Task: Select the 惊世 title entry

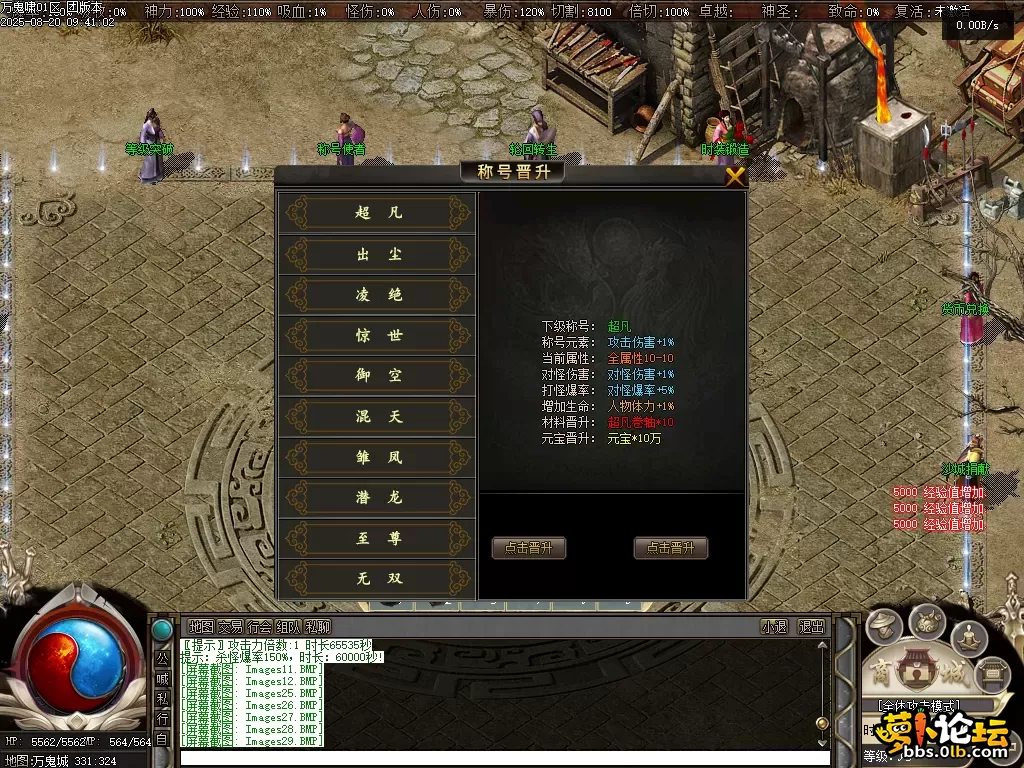Action: [378, 336]
